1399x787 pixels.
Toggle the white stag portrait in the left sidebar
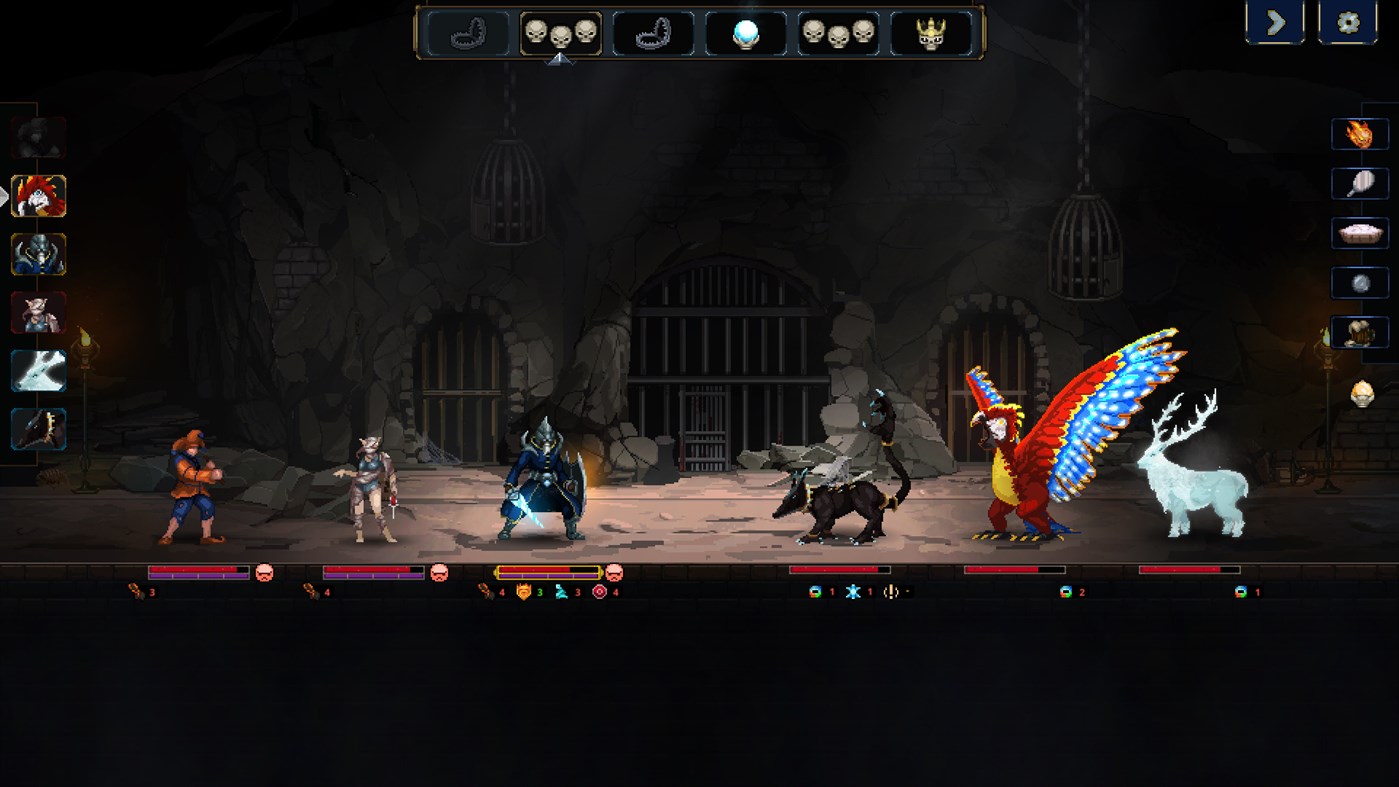pos(38,371)
